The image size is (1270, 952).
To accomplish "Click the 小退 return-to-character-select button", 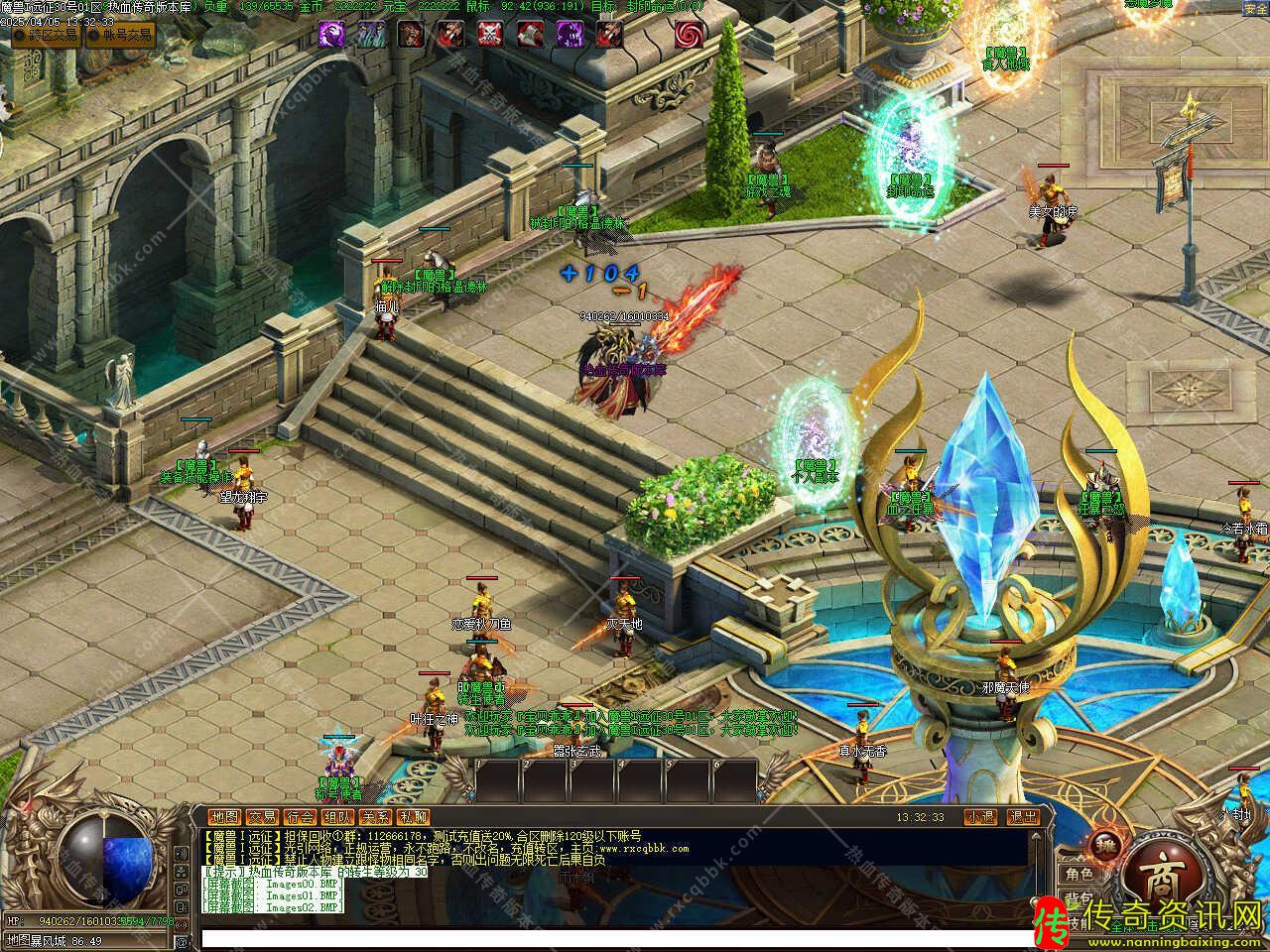I will (980, 817).
